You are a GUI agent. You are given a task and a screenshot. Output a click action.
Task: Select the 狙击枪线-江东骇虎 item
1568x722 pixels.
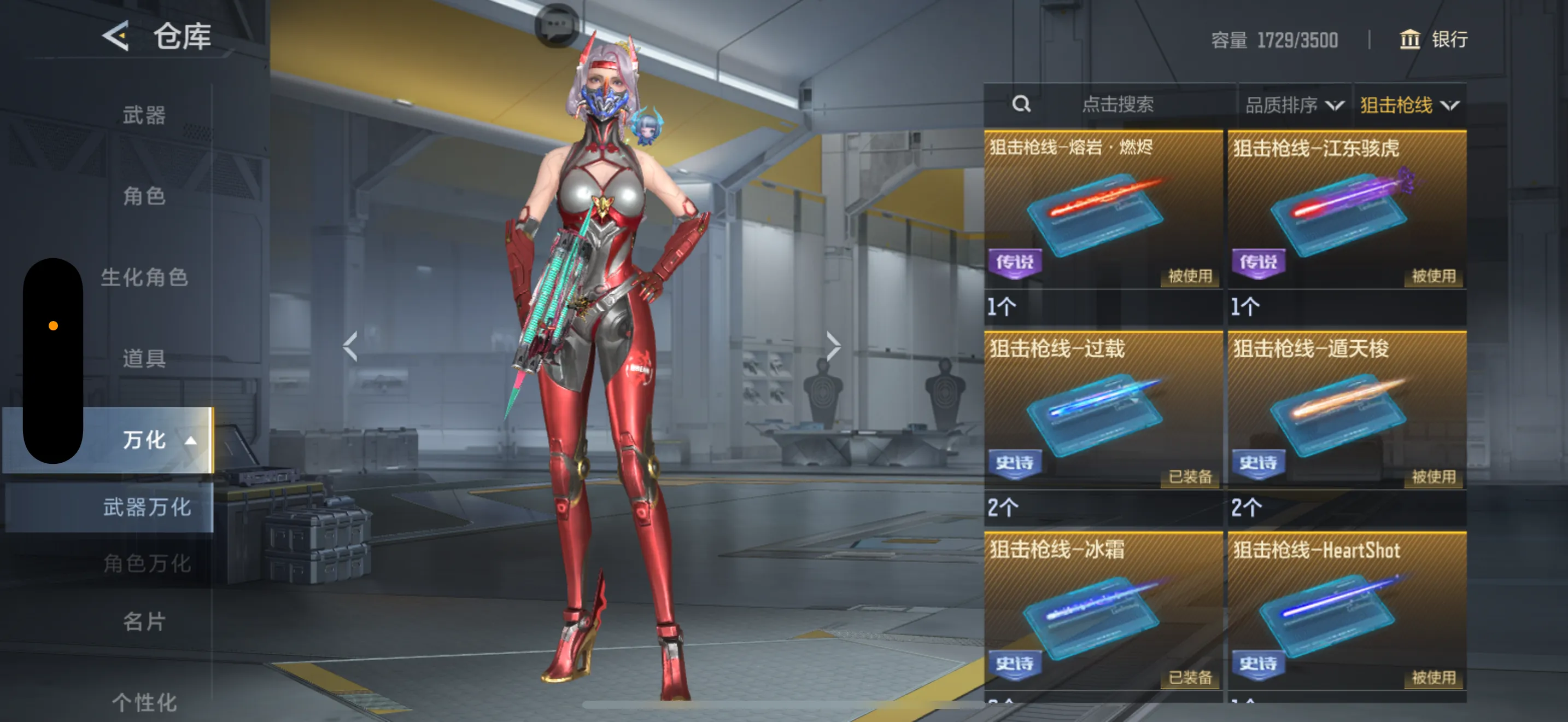click(x=1347, y=210)
